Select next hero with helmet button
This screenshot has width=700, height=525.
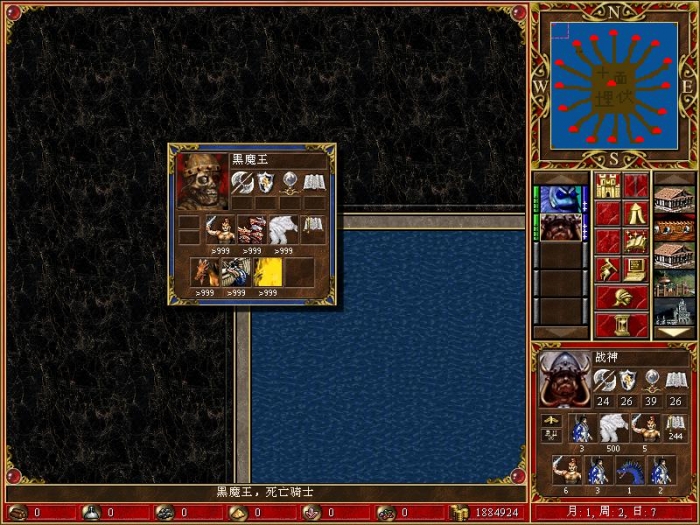[622, 297]
